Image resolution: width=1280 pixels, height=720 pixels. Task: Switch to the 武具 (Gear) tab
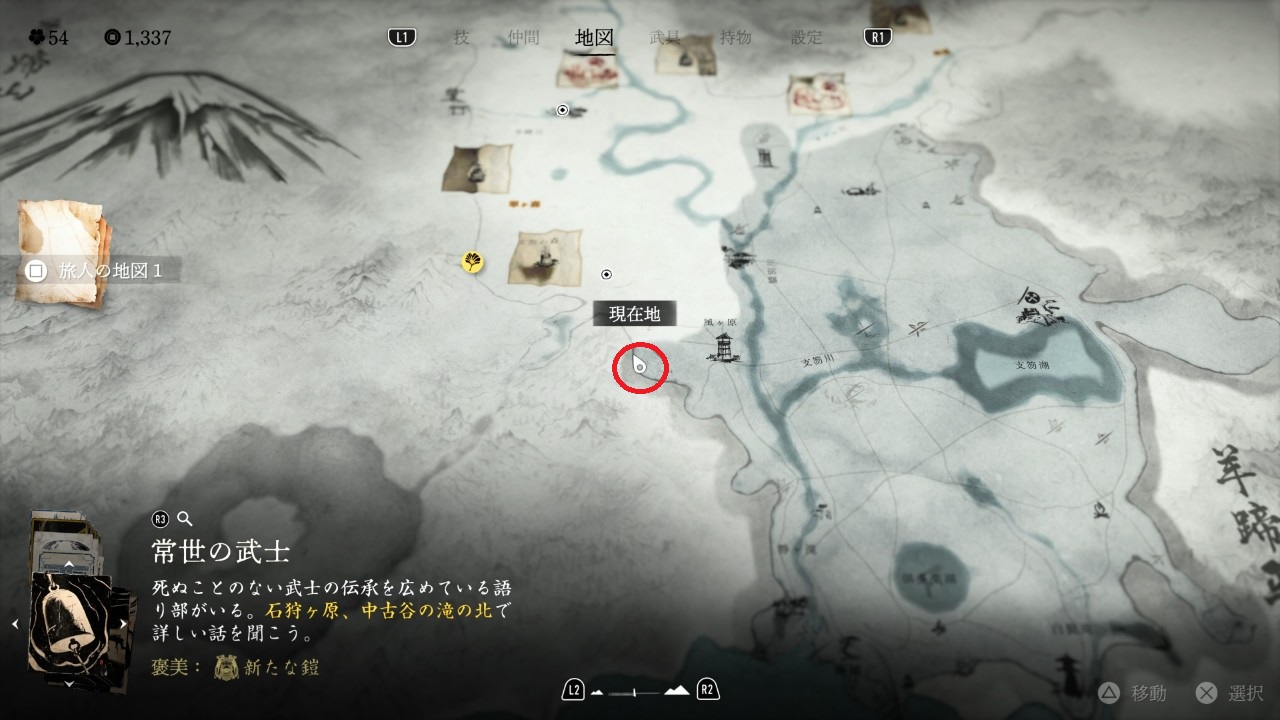665,38
